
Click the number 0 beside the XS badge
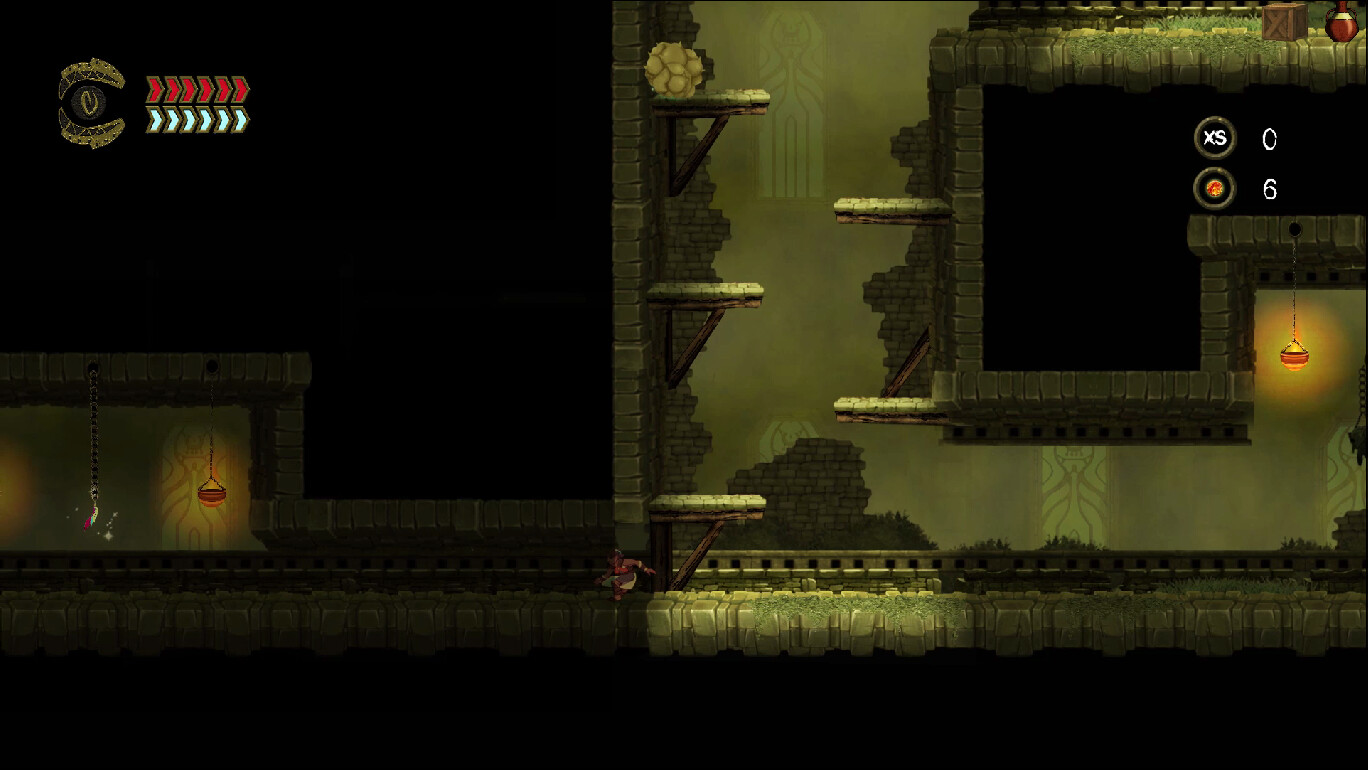click(1269, 140)
